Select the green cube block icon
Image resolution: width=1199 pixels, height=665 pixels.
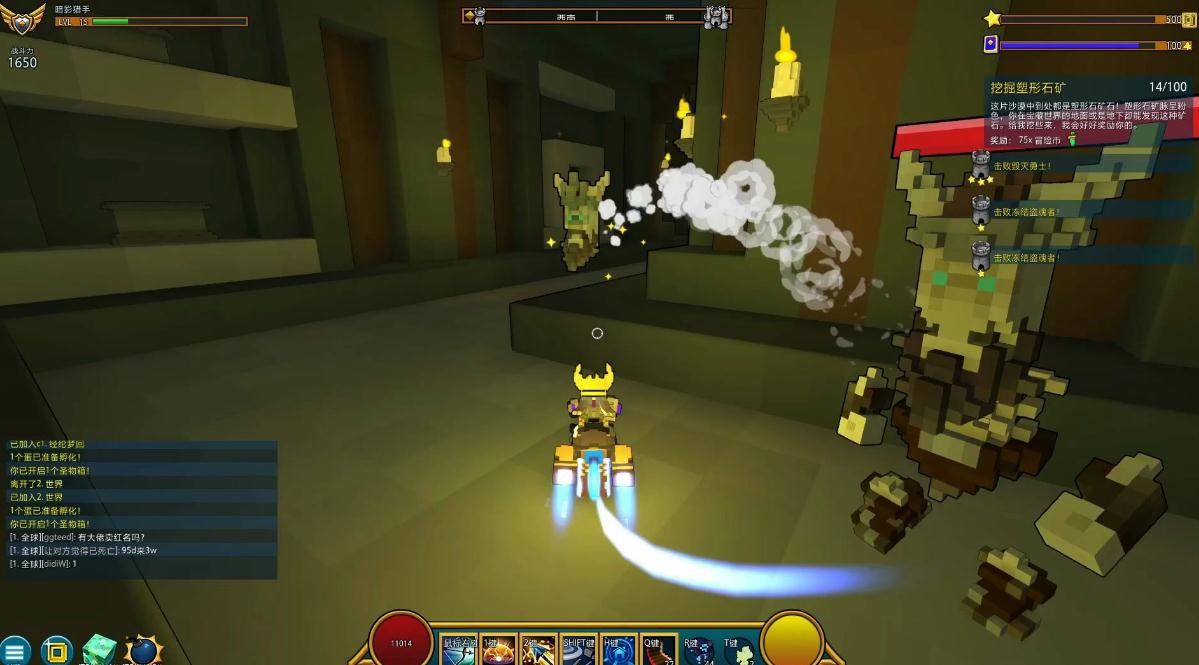99,650
